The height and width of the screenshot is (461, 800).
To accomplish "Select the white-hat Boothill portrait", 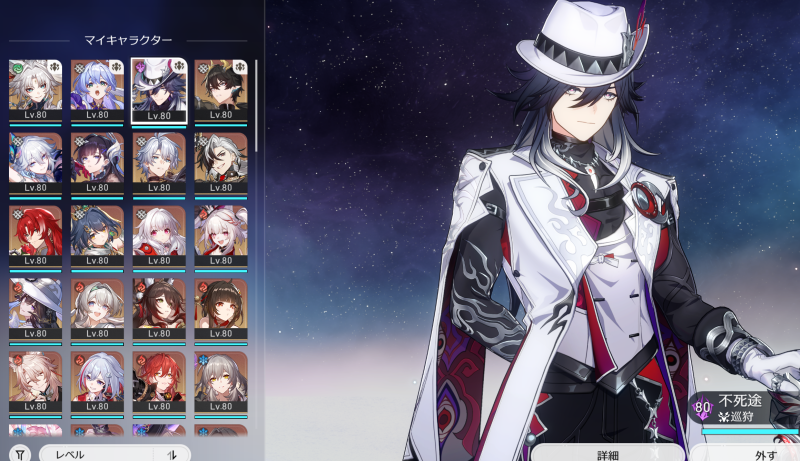I will (x=159, y=88).
